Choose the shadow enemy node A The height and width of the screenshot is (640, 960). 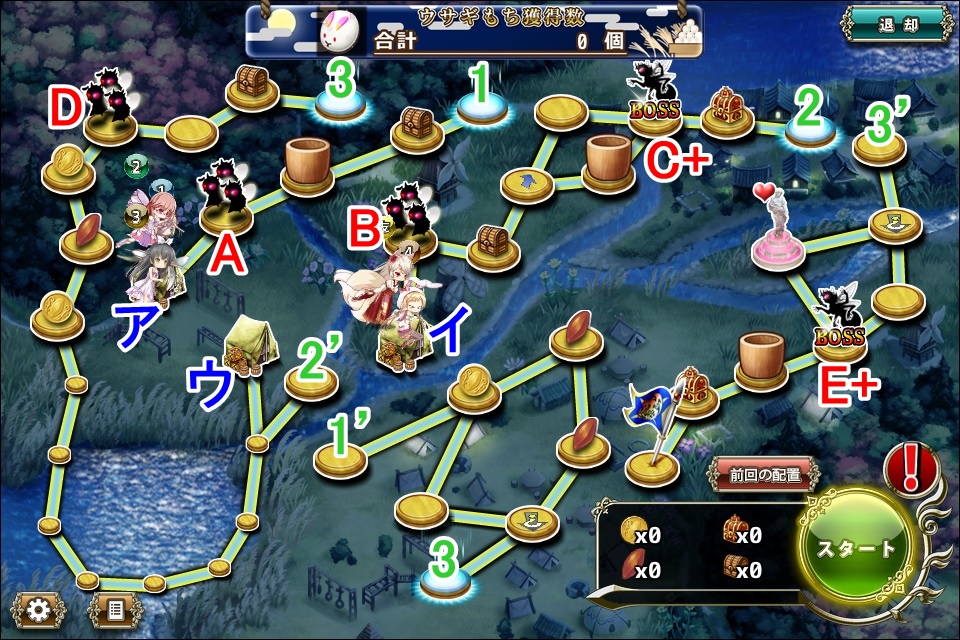pyautogui.click(x=227, y=200)
